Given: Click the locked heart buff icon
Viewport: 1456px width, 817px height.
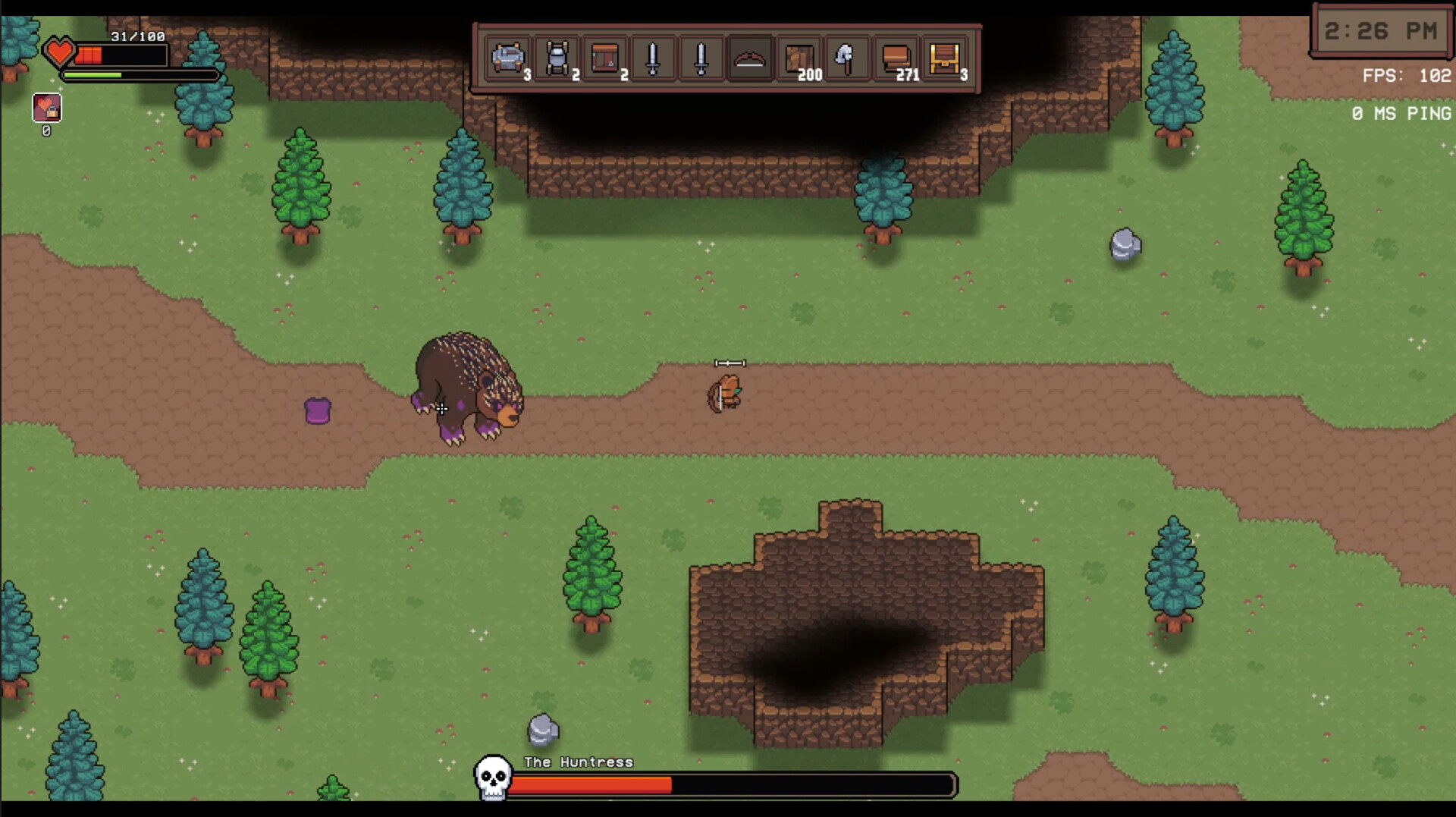Looking at the screenshot, I should click(x=45, y=108).
